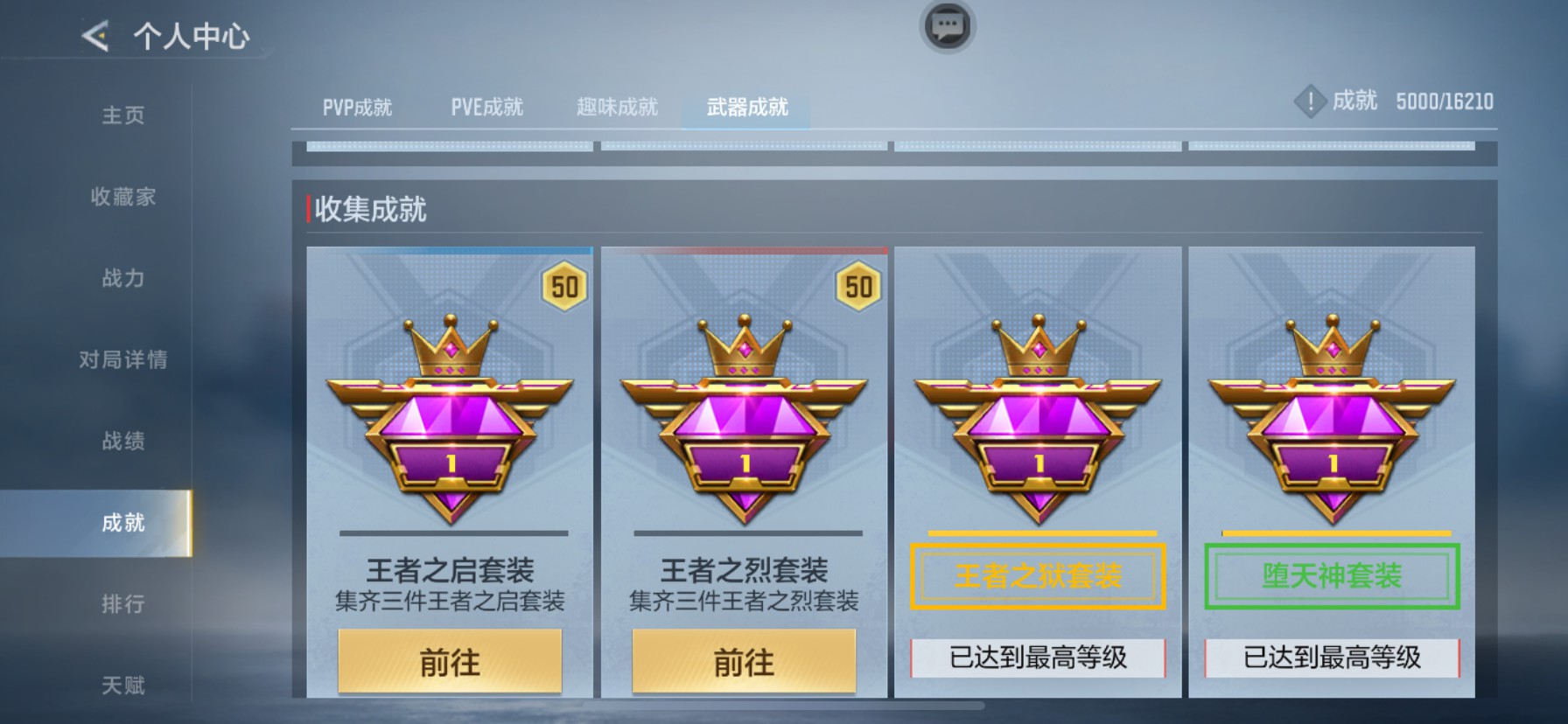Select the 武器成就 tab

(745, 107)
